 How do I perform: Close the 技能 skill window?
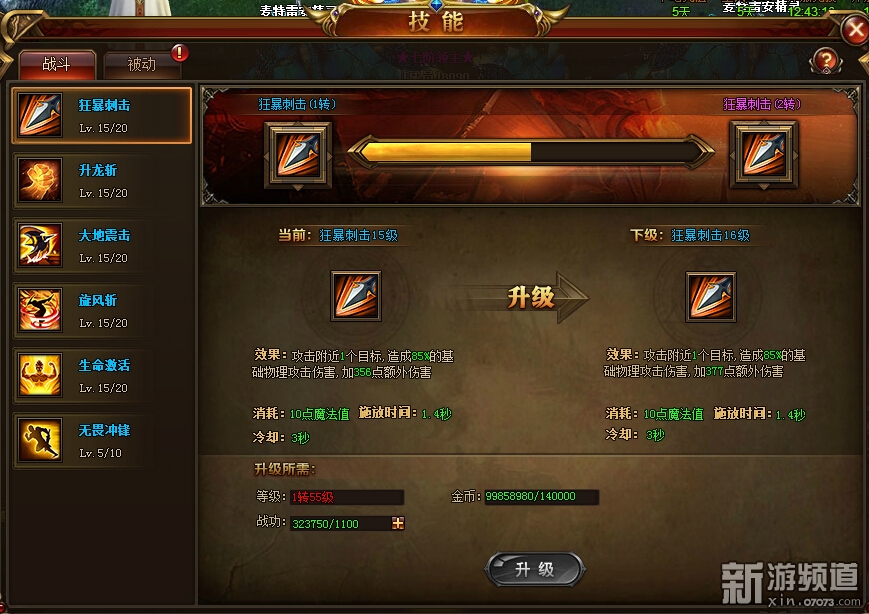855,30
